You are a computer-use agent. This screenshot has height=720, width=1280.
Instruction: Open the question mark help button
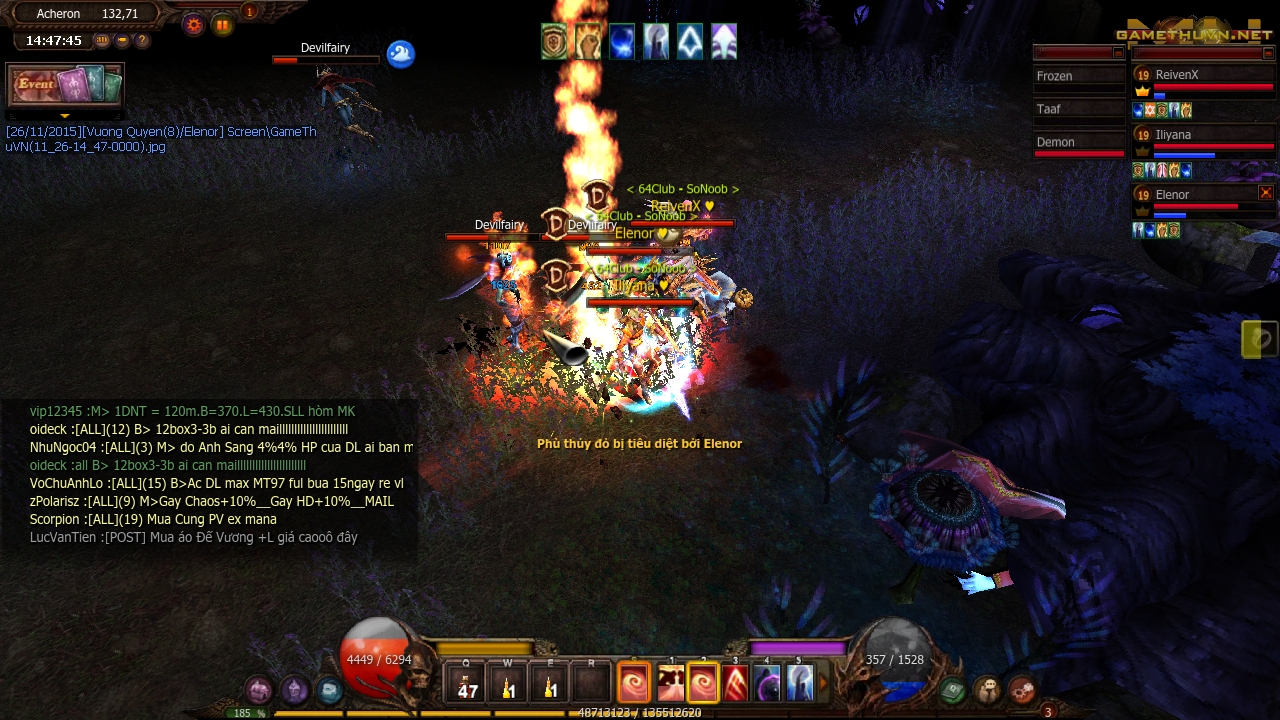tap(142, 41)
